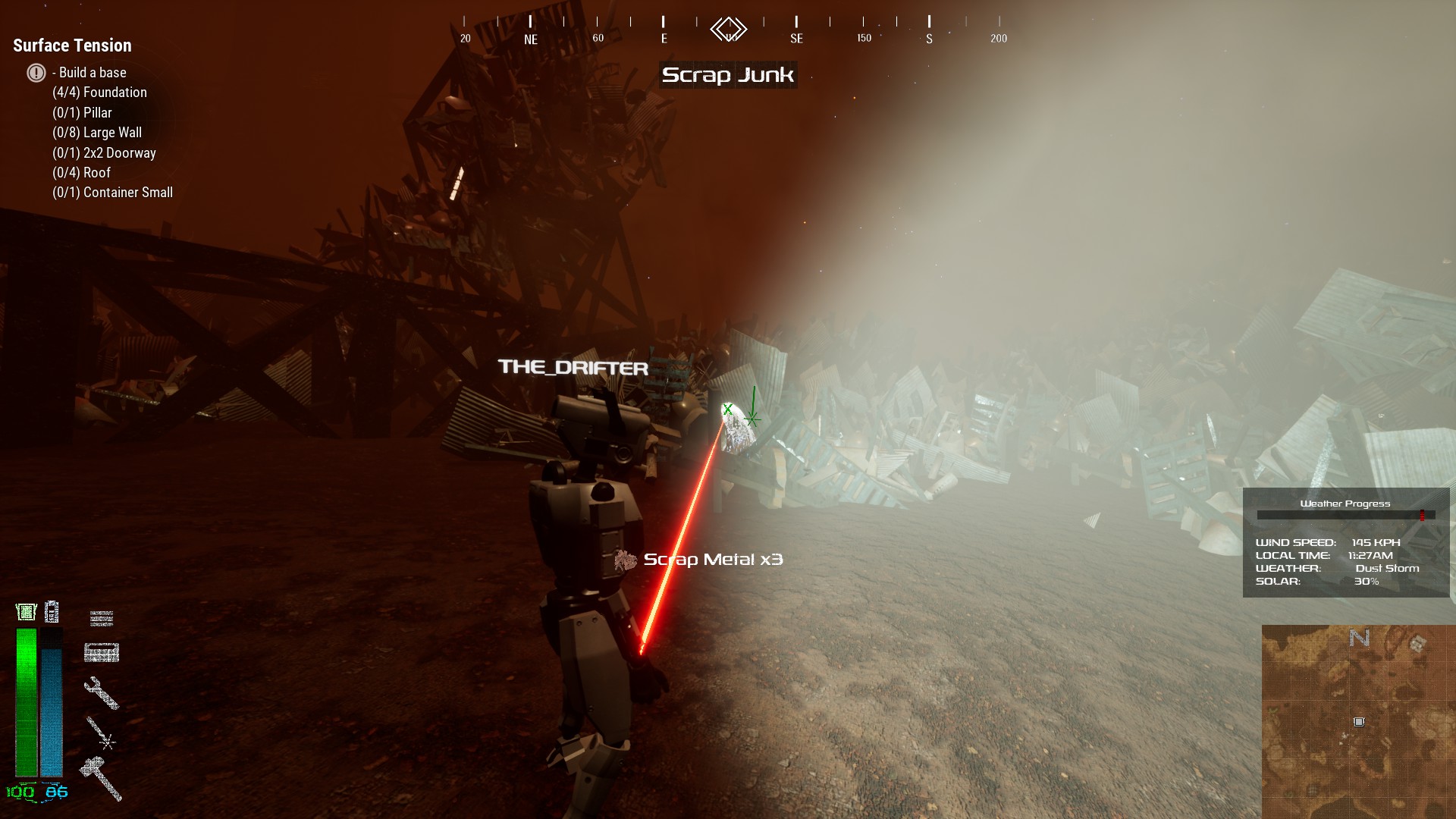This screenshot has width=1456, height=819.
Task: Open the three-bar stack icon
Action: pos(102,619)
